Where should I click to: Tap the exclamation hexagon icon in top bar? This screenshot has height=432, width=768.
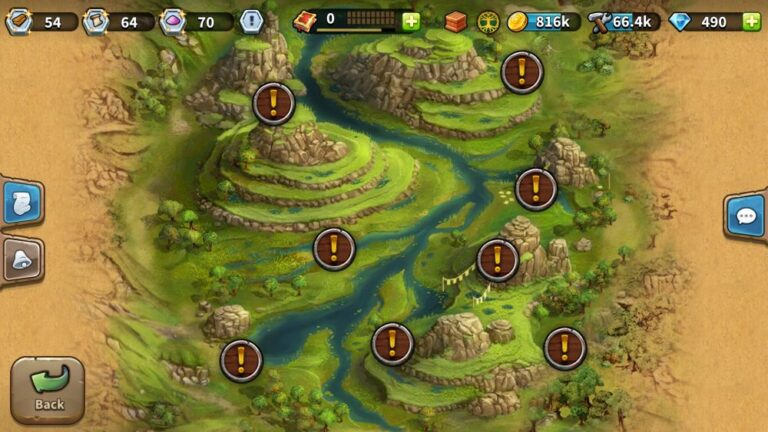[x=251, y=21]
